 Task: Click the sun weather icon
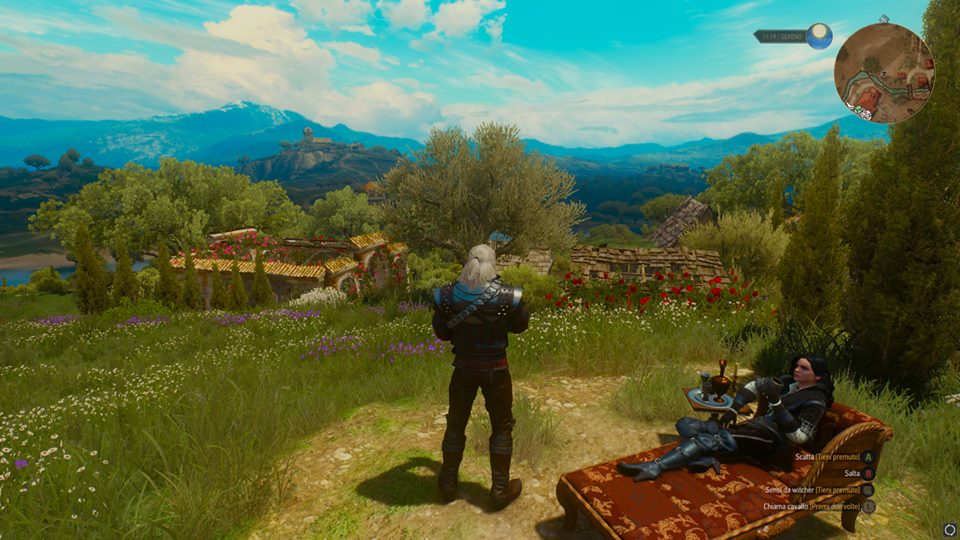pyautogui.click(x=820, y=36)
